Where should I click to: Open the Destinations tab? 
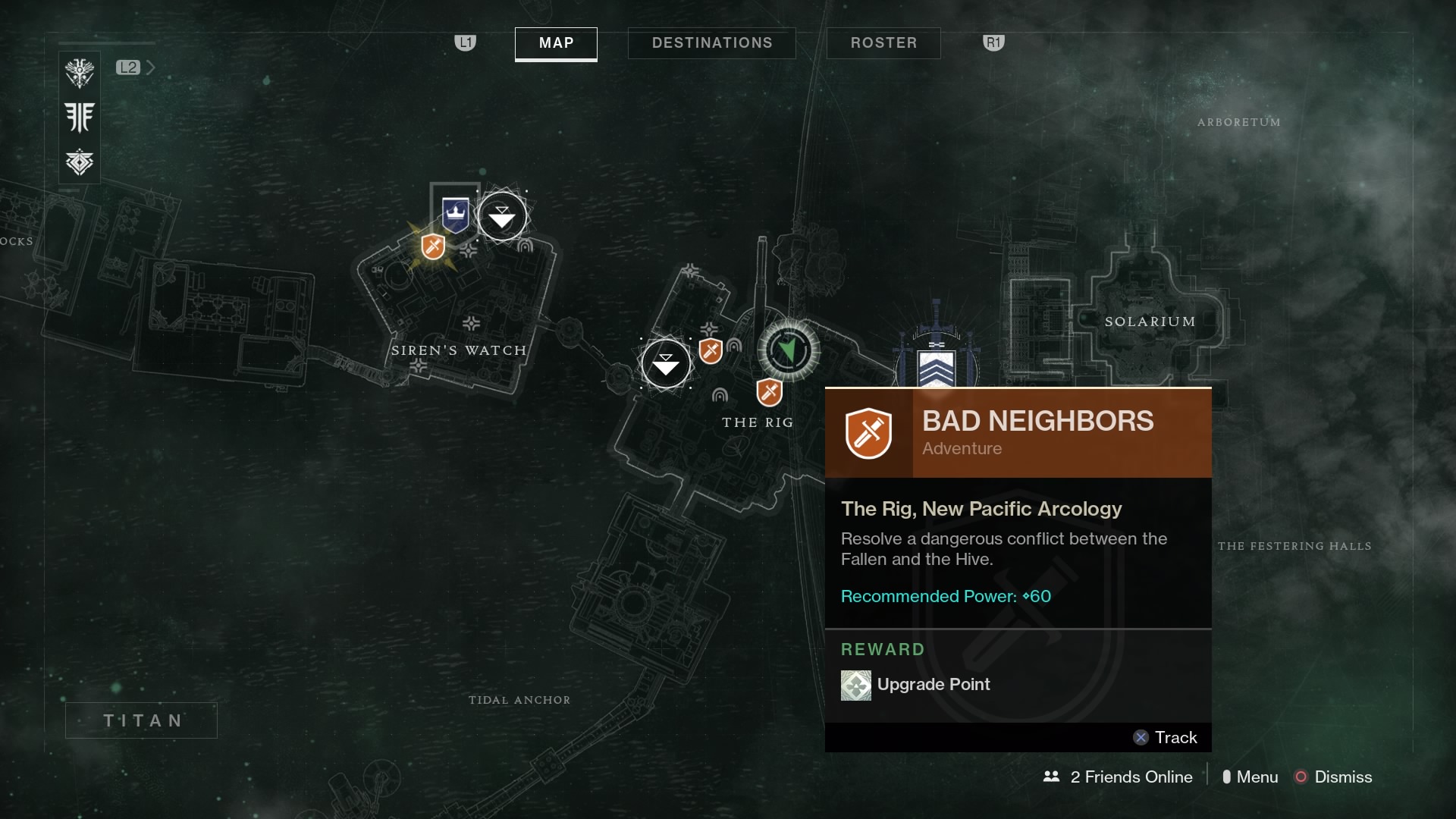coord(711,43)
